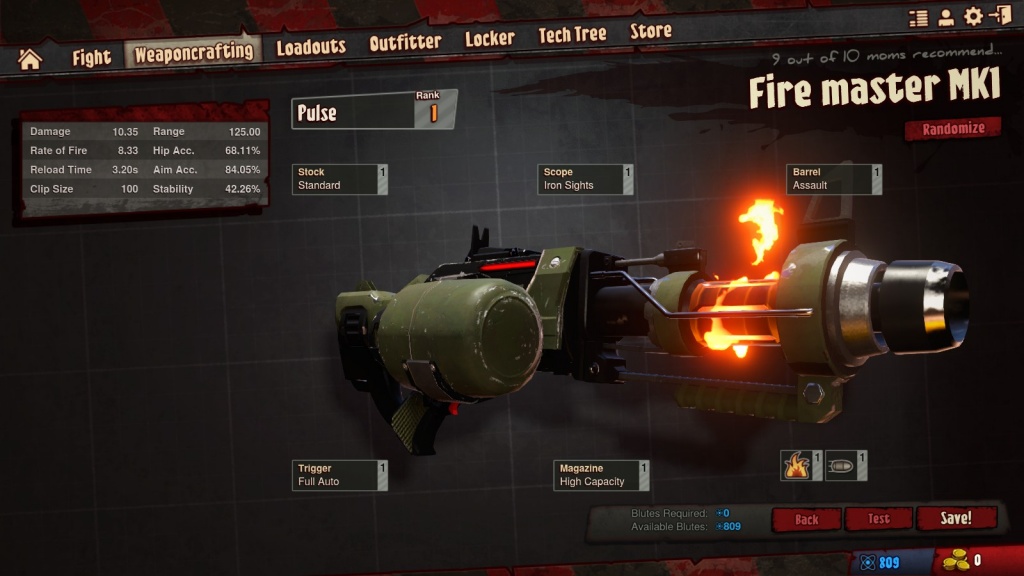Test the crafted weapon
1024x576 pixels.
879,519
